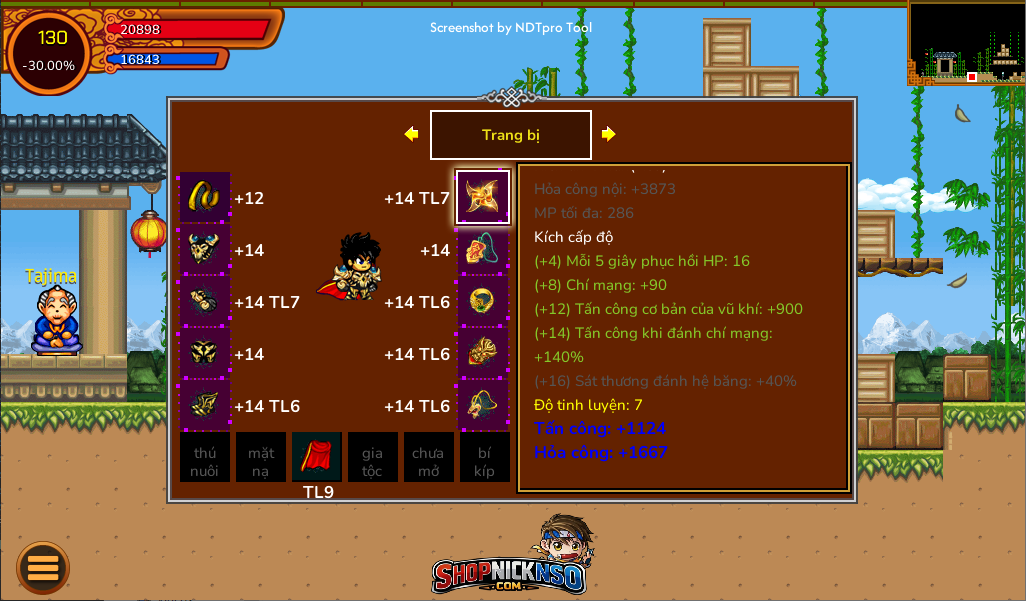Go to the previous tab with the left arrow
The image size is (1026, 601).
pyautogui.click(x=411, y=134)
